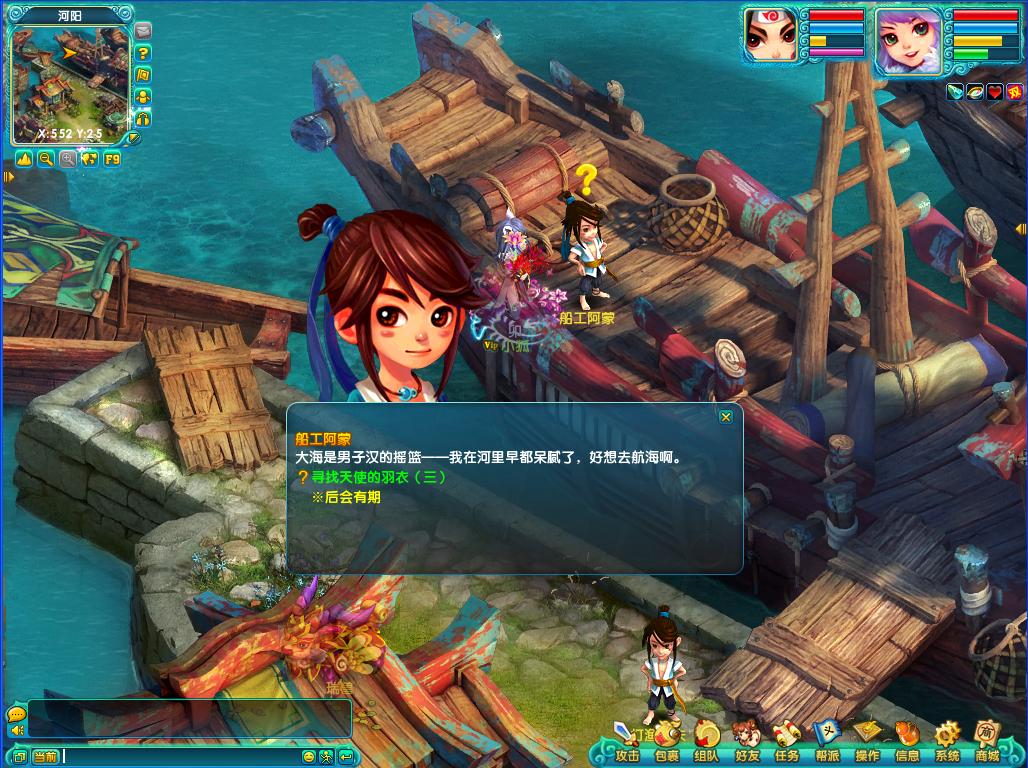Open the 帮派 guild panel
This screenshot has height=768, width=1028.
(x=827, y=743)
